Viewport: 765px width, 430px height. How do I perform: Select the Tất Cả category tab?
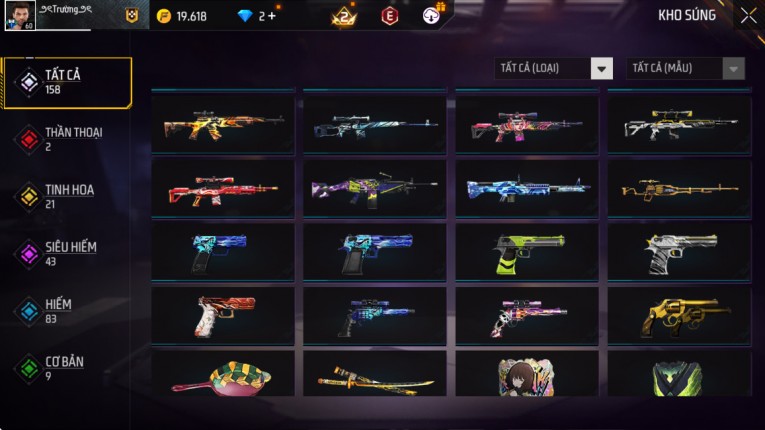(66, 82)
